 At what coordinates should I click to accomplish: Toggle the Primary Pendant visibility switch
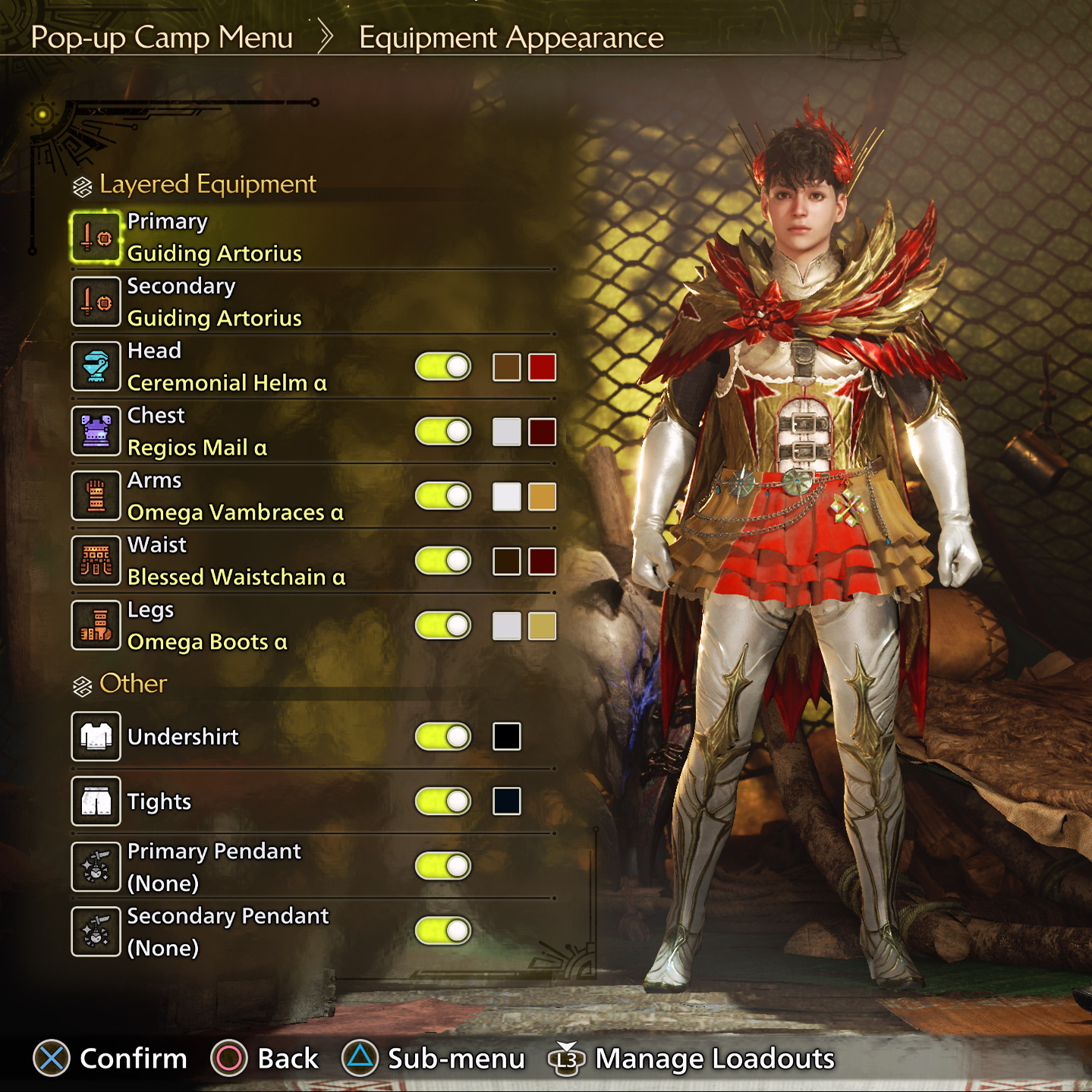click(x=443, y=866)
